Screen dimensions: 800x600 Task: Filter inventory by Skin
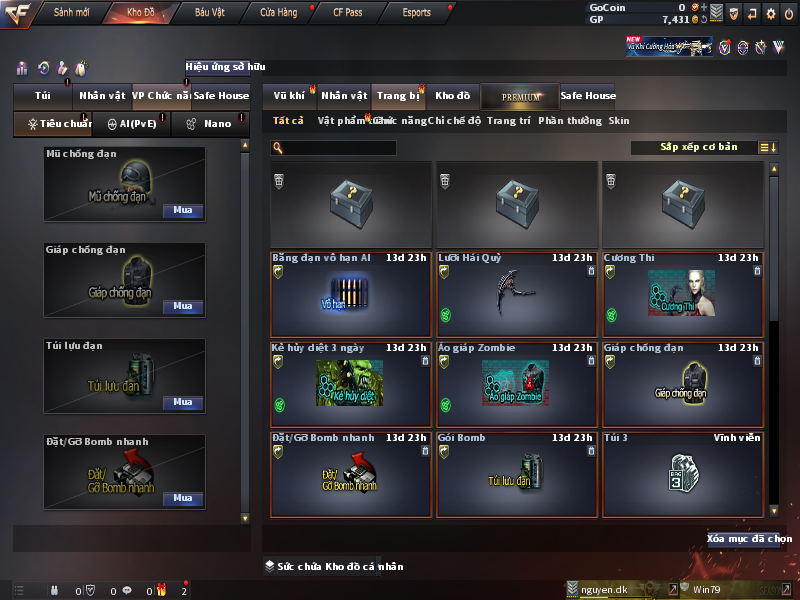point(619,120)
